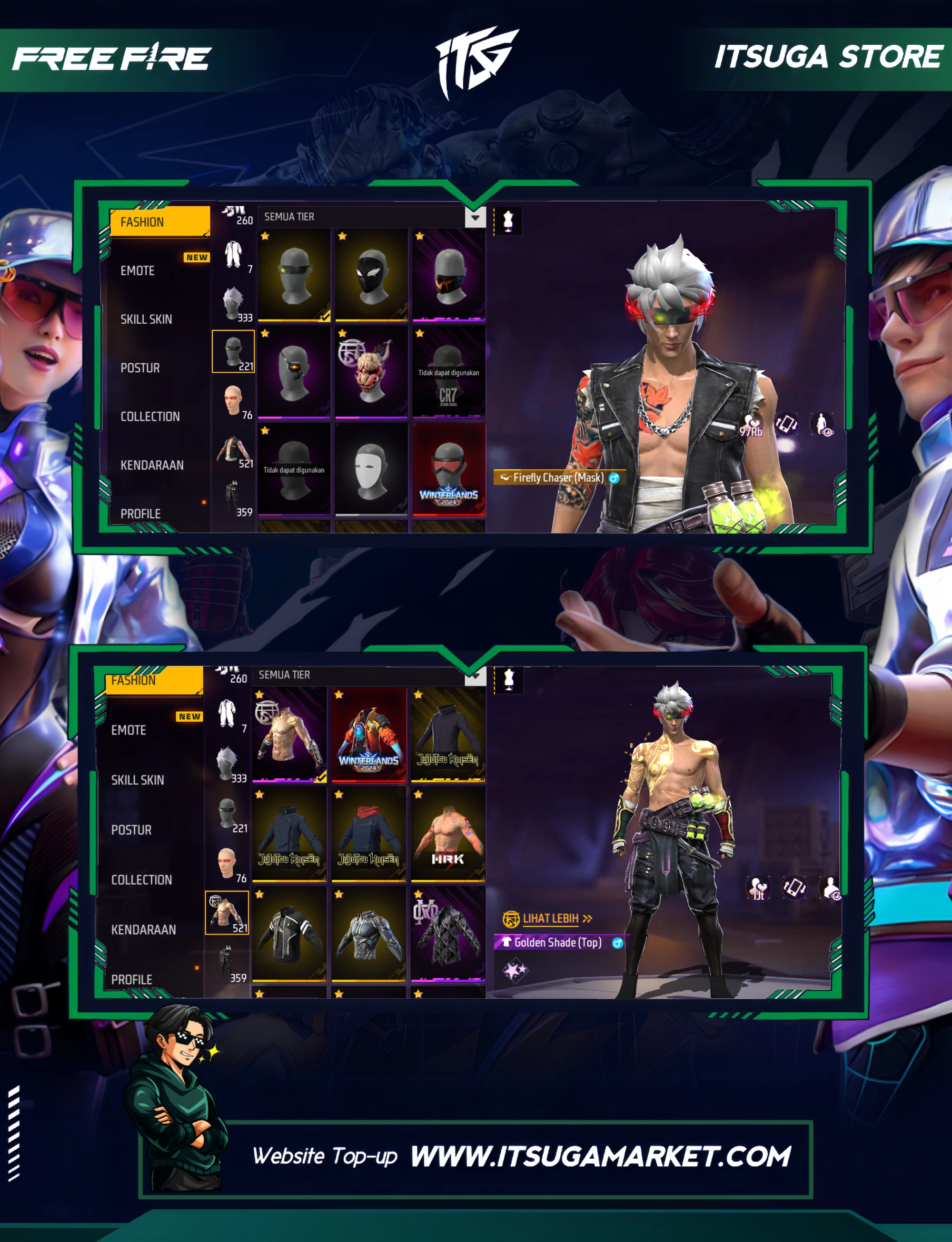952x1242 pixels.
Task: Click the Firefly Chaser (Mask) label
Action: click(558, 477)
